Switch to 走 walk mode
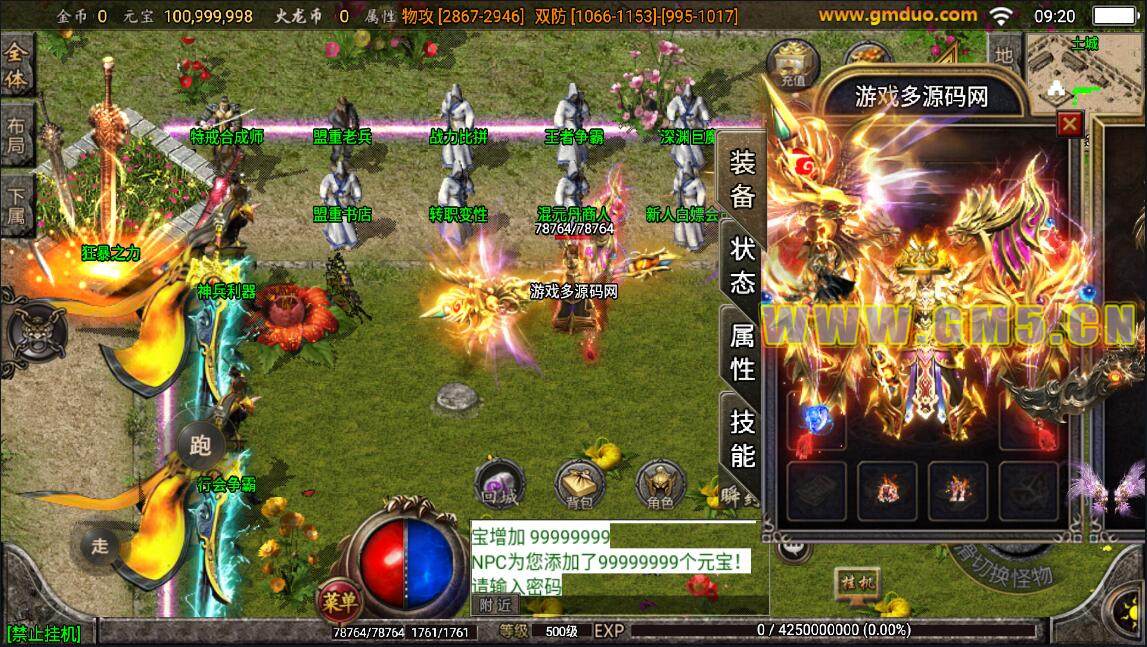This screenshot has height=647, width=1147. click(100, 545)
